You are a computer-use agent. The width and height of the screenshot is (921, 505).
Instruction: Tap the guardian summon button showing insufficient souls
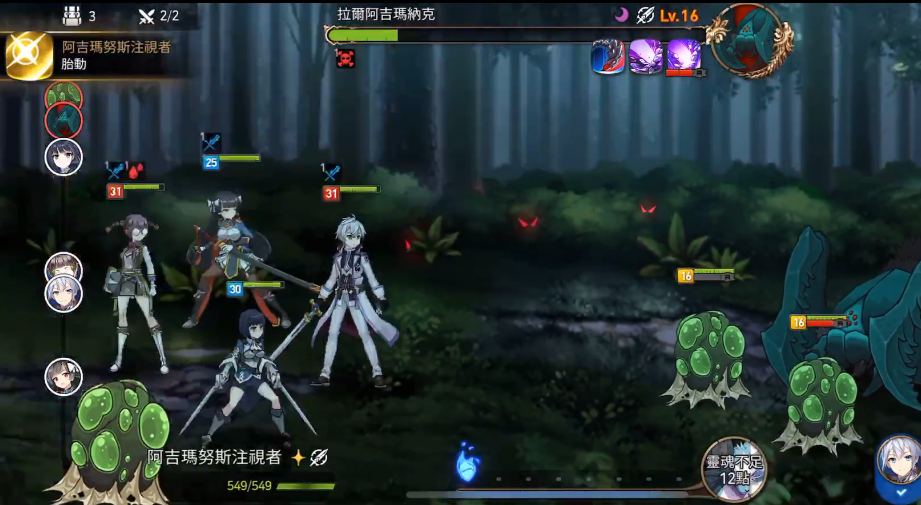point(733,468)
